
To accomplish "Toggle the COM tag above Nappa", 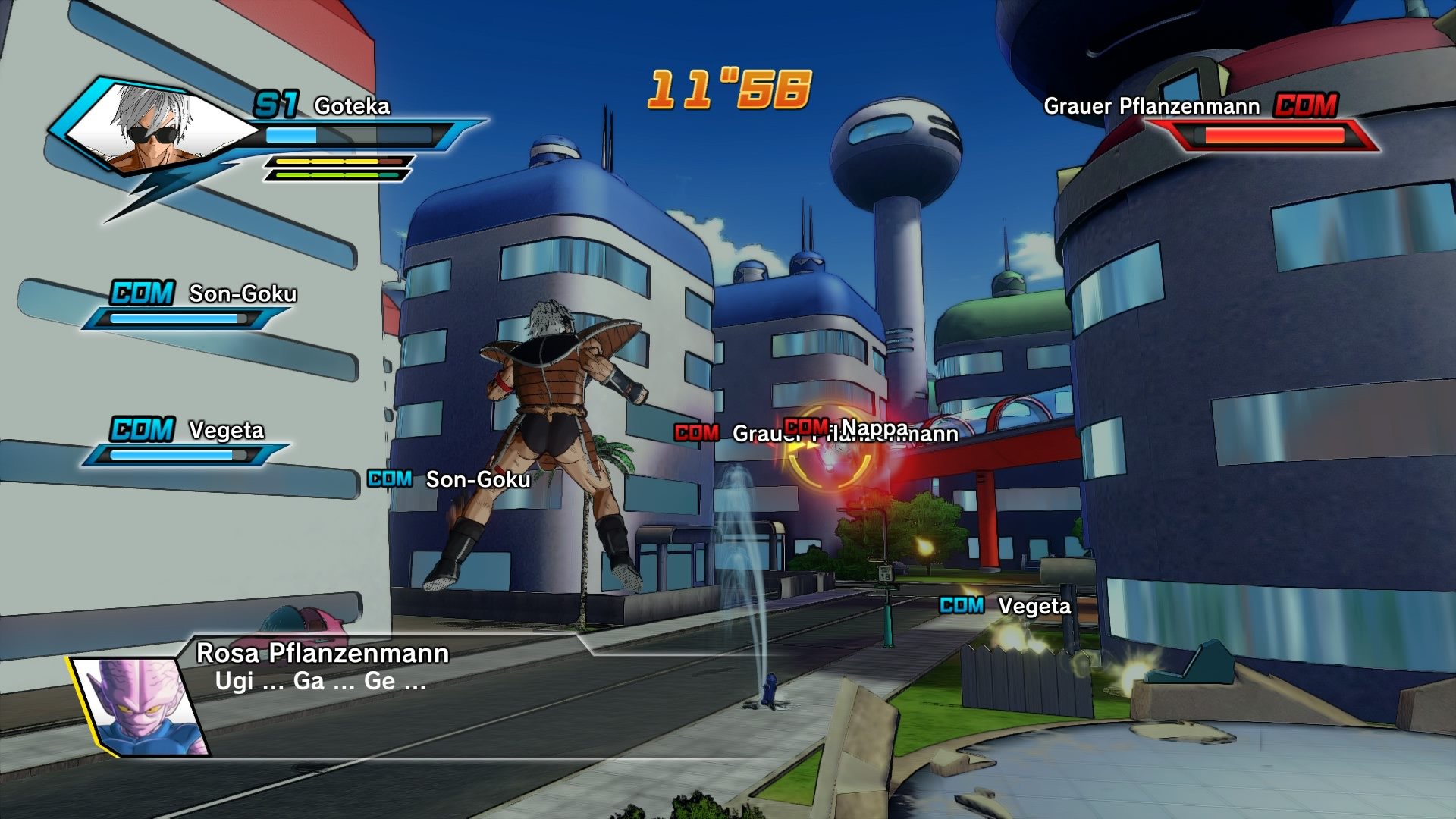I will coord(807,426).
